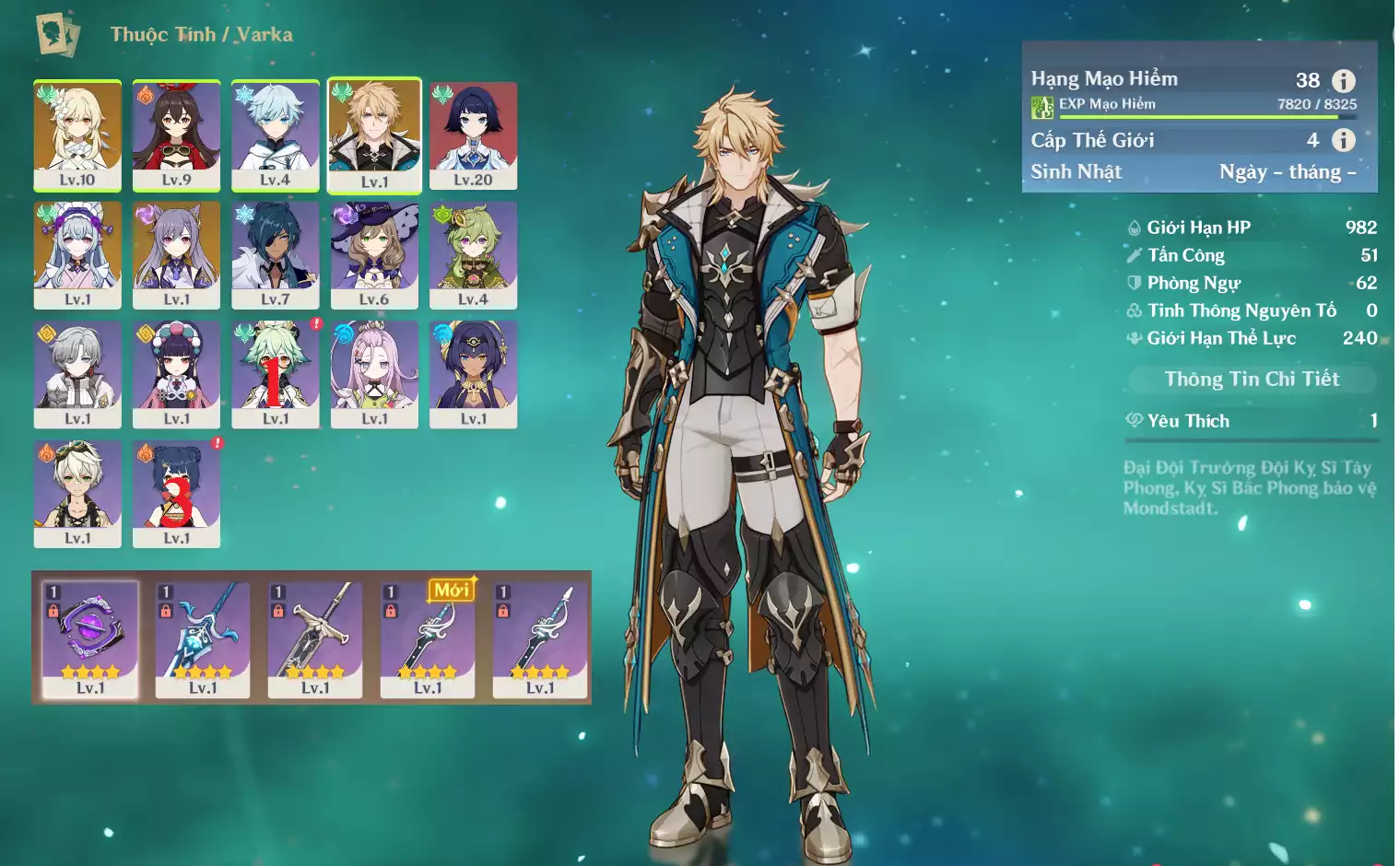This screenshot has width=1400, height=866.
Task: Pick the cross-guard greatsword weapon slot
Action: 315,638
